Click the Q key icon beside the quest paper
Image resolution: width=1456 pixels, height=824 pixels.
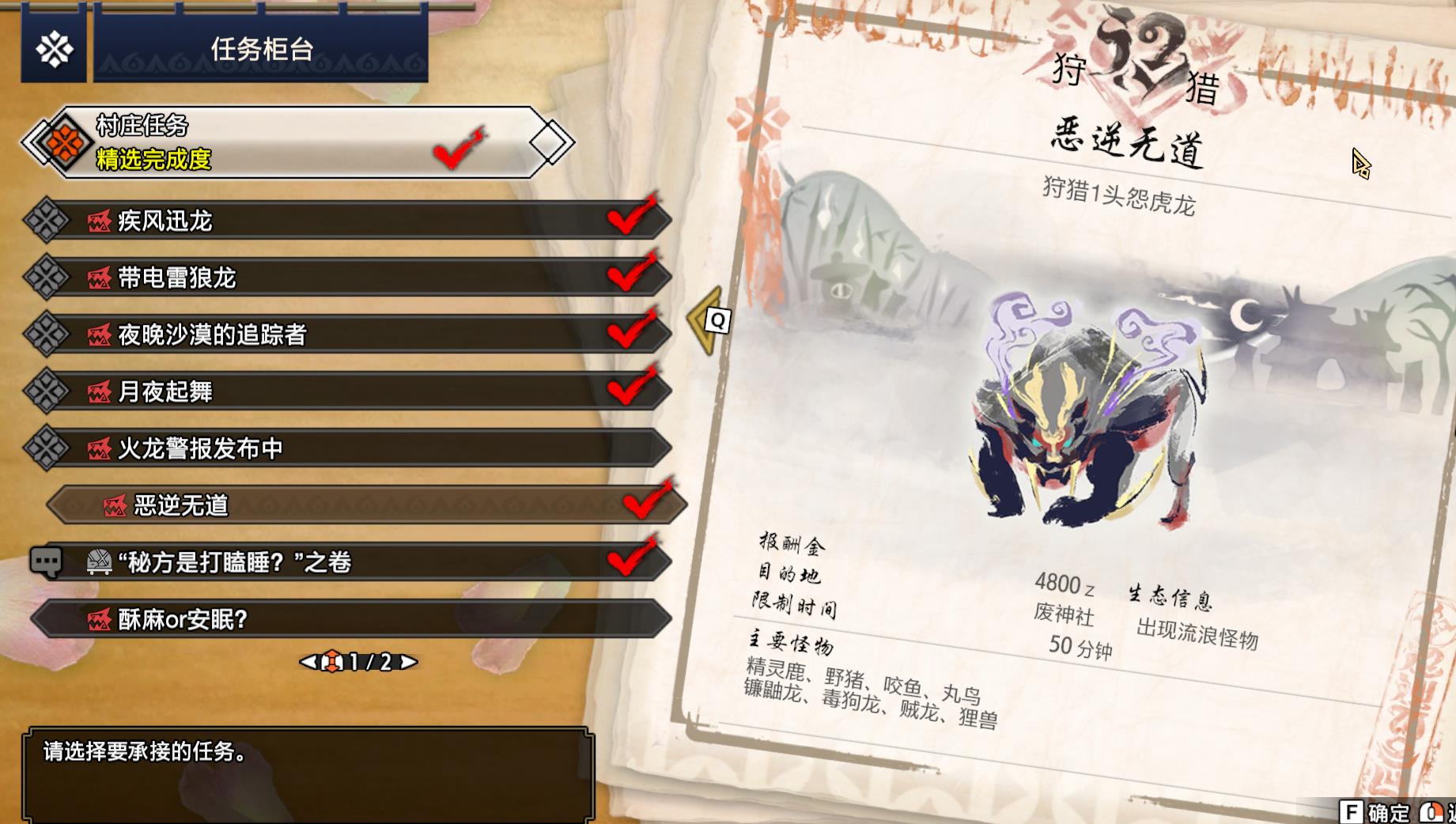click(x=718, y=321)
